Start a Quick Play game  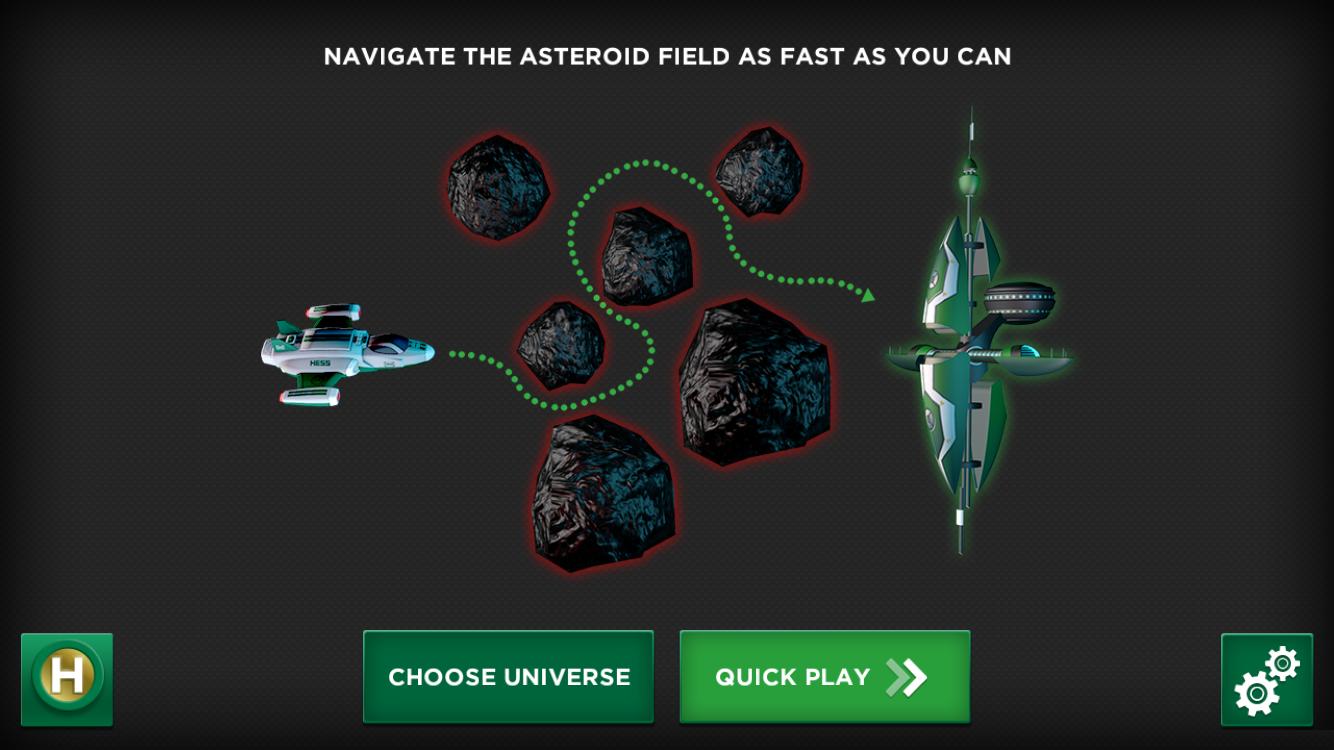click(824, 677)
